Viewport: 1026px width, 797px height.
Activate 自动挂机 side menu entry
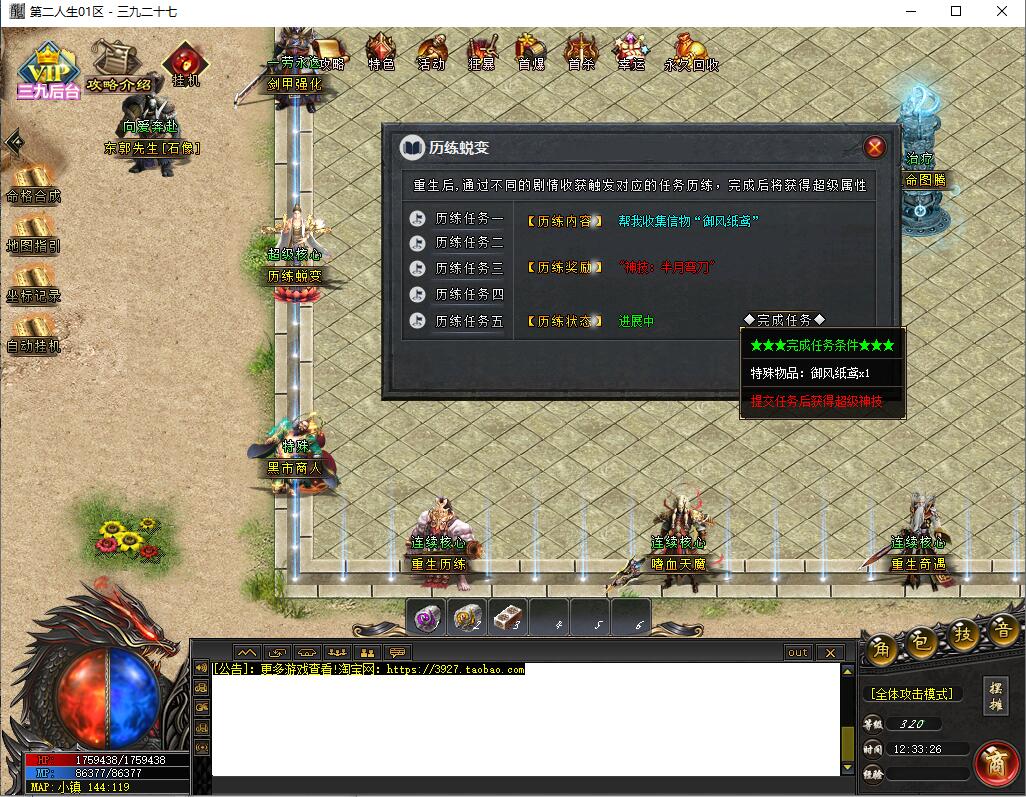pos(33,334)
